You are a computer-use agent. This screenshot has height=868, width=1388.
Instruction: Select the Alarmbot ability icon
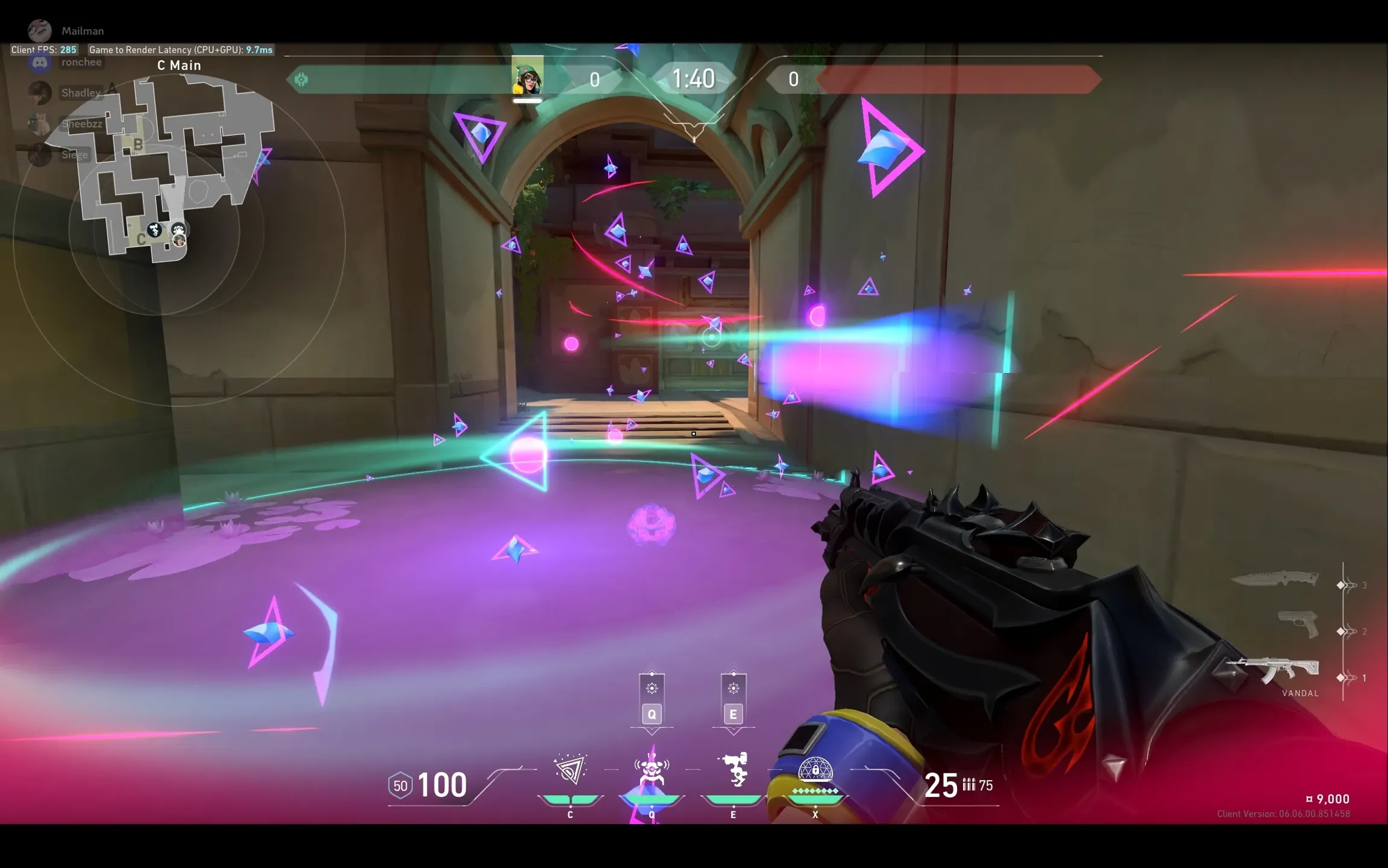652,770
